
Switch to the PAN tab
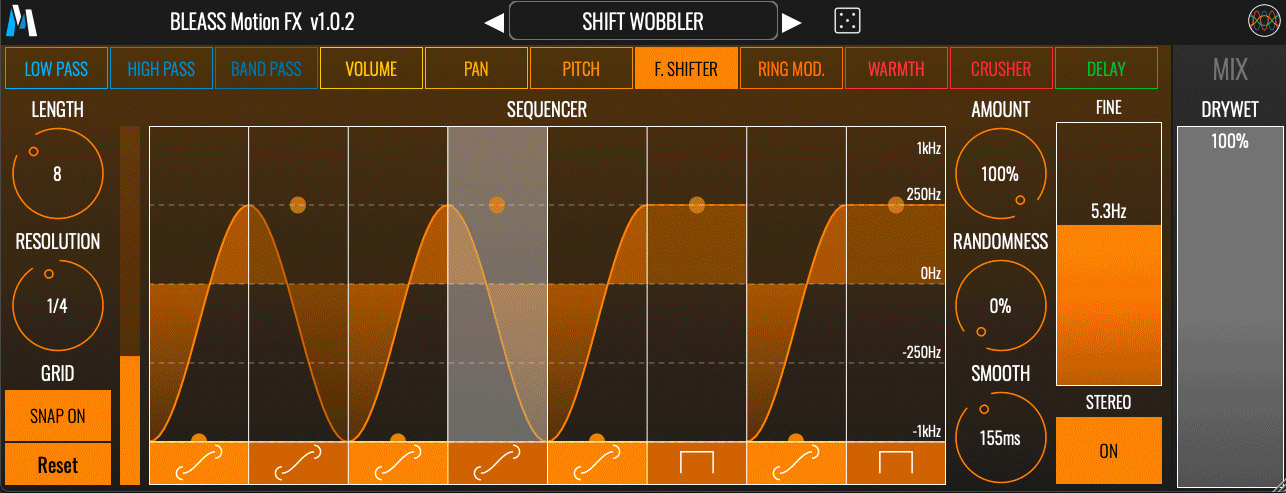(x=476, y=69)
